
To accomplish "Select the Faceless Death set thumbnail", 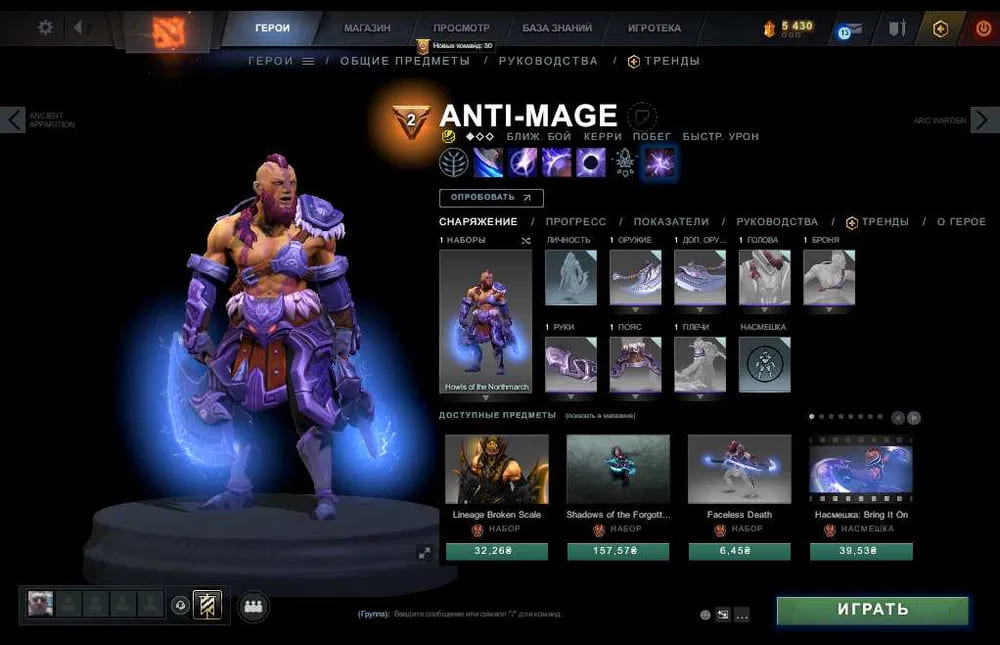I will tap(739, 468).
